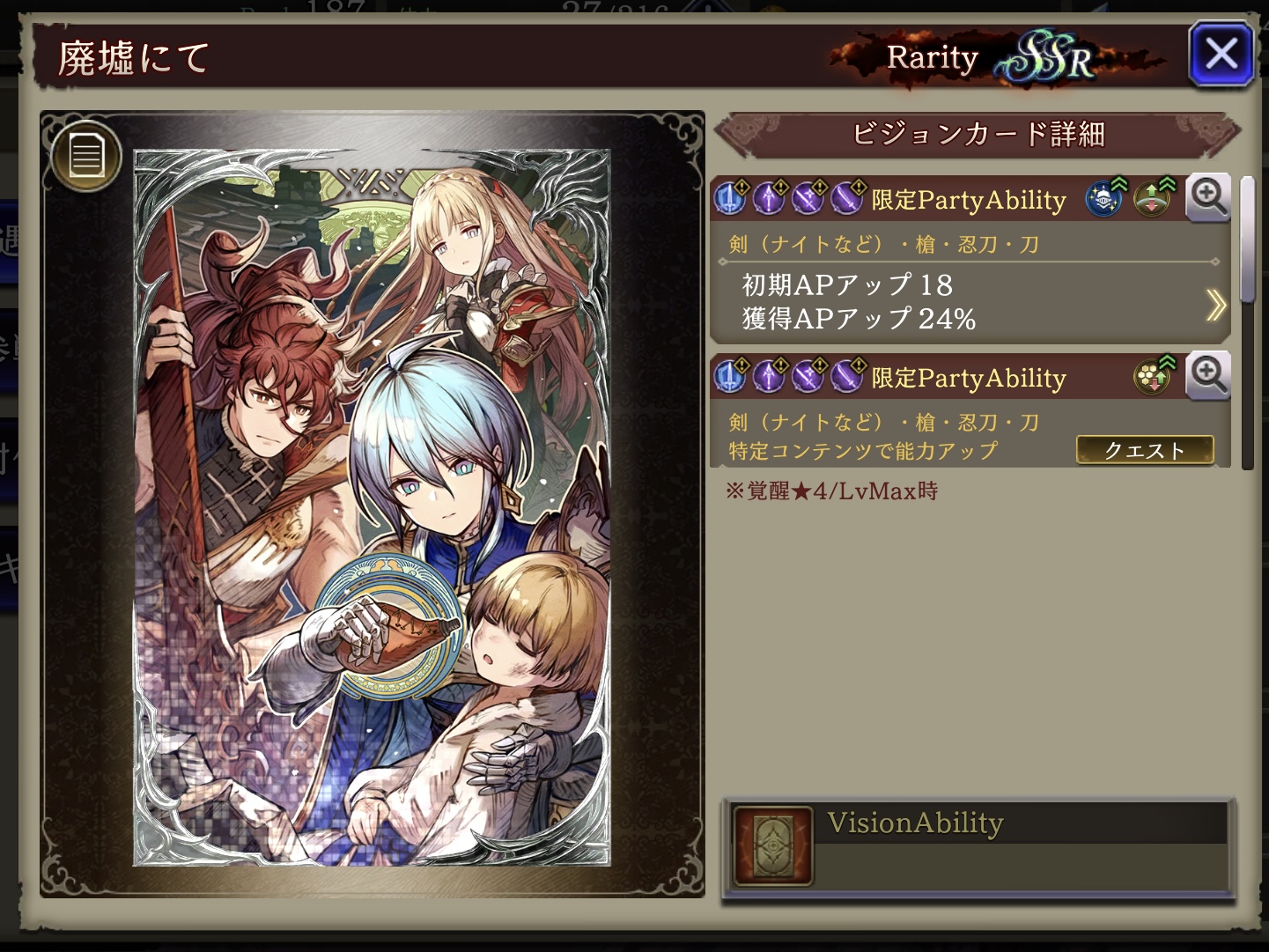
Task: Magnify the second 限定PartyAbility details
Action: click(1207, 376)
